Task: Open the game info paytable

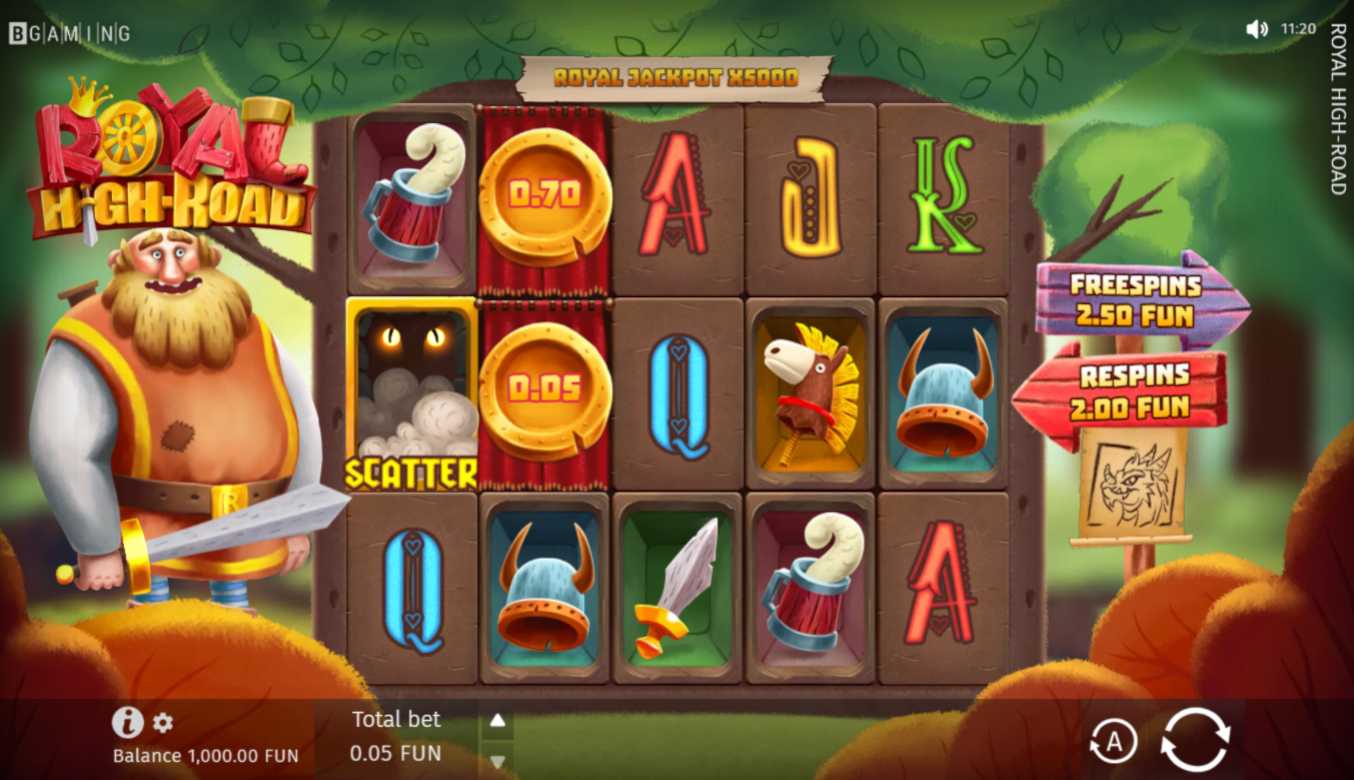Action: coord(127,722)
